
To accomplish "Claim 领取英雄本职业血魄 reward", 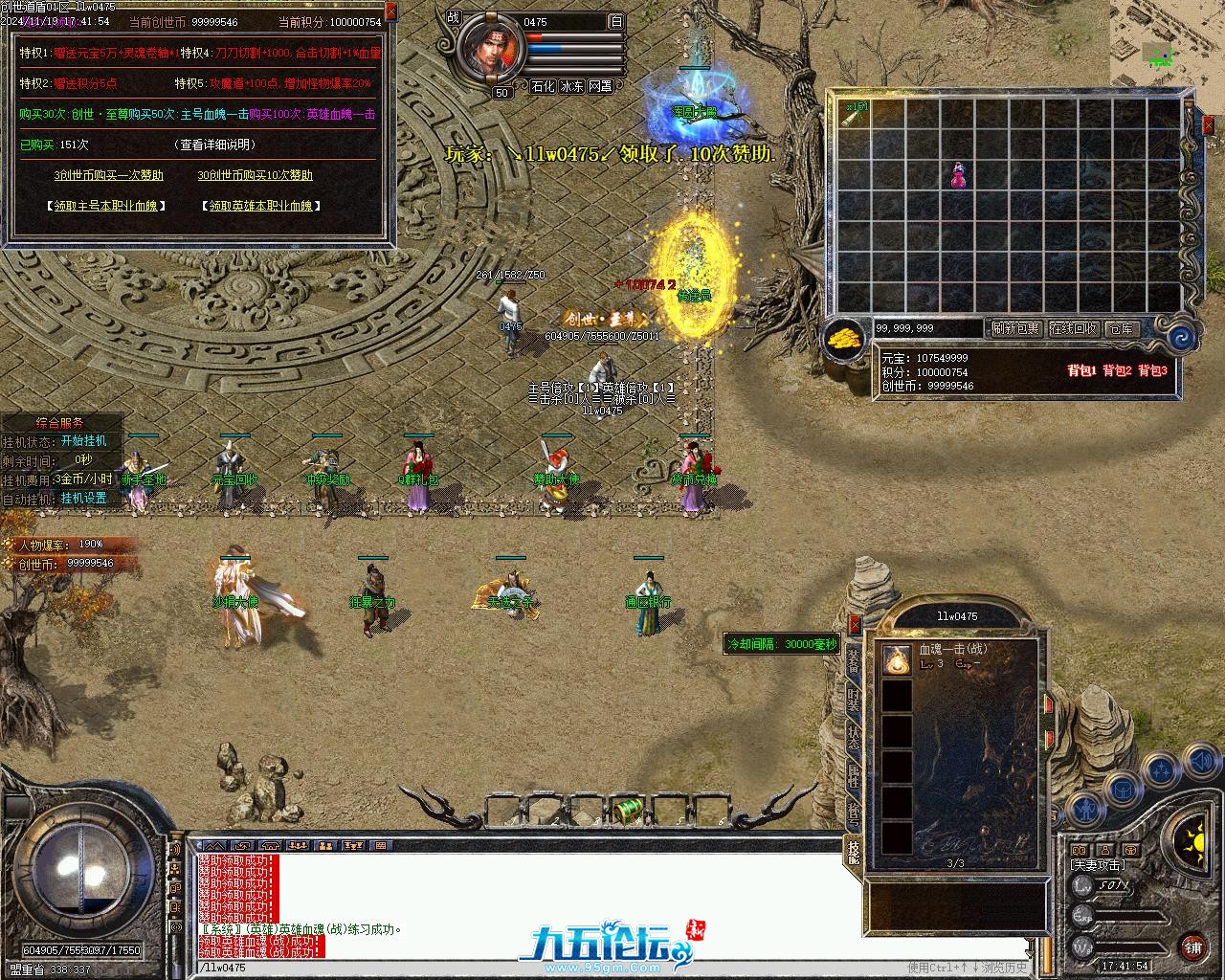I will pos(261,206).
